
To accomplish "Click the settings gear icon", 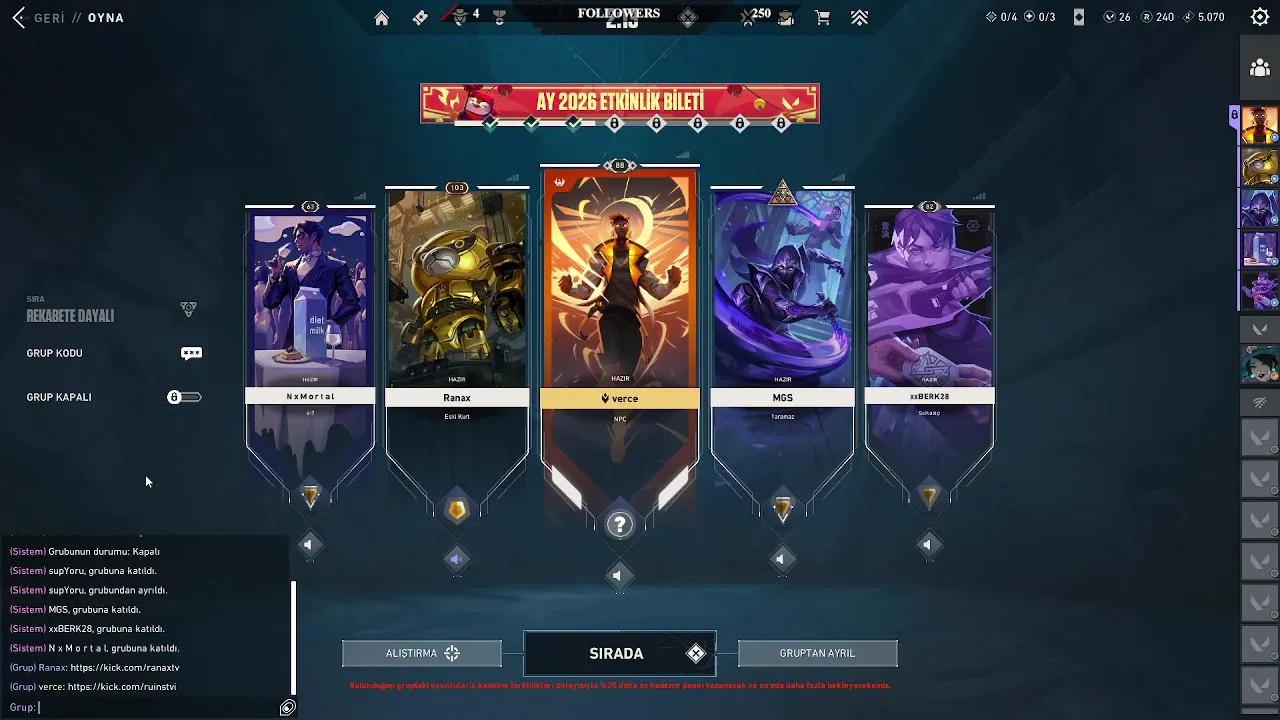I will 1260,17.
